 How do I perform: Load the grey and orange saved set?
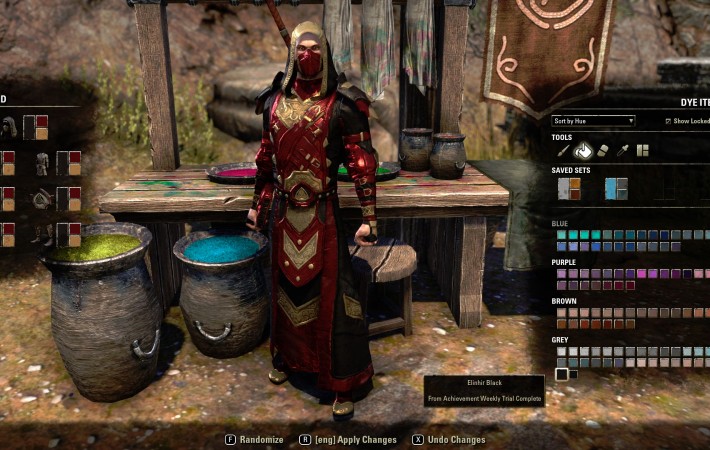[x=569, y=189]
